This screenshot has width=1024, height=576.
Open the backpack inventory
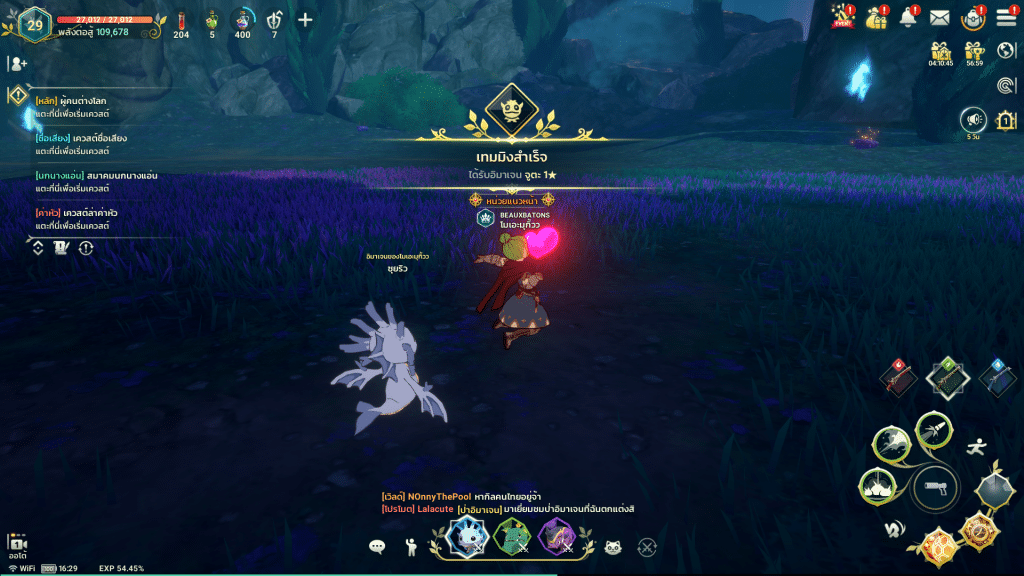click(972, 17)
